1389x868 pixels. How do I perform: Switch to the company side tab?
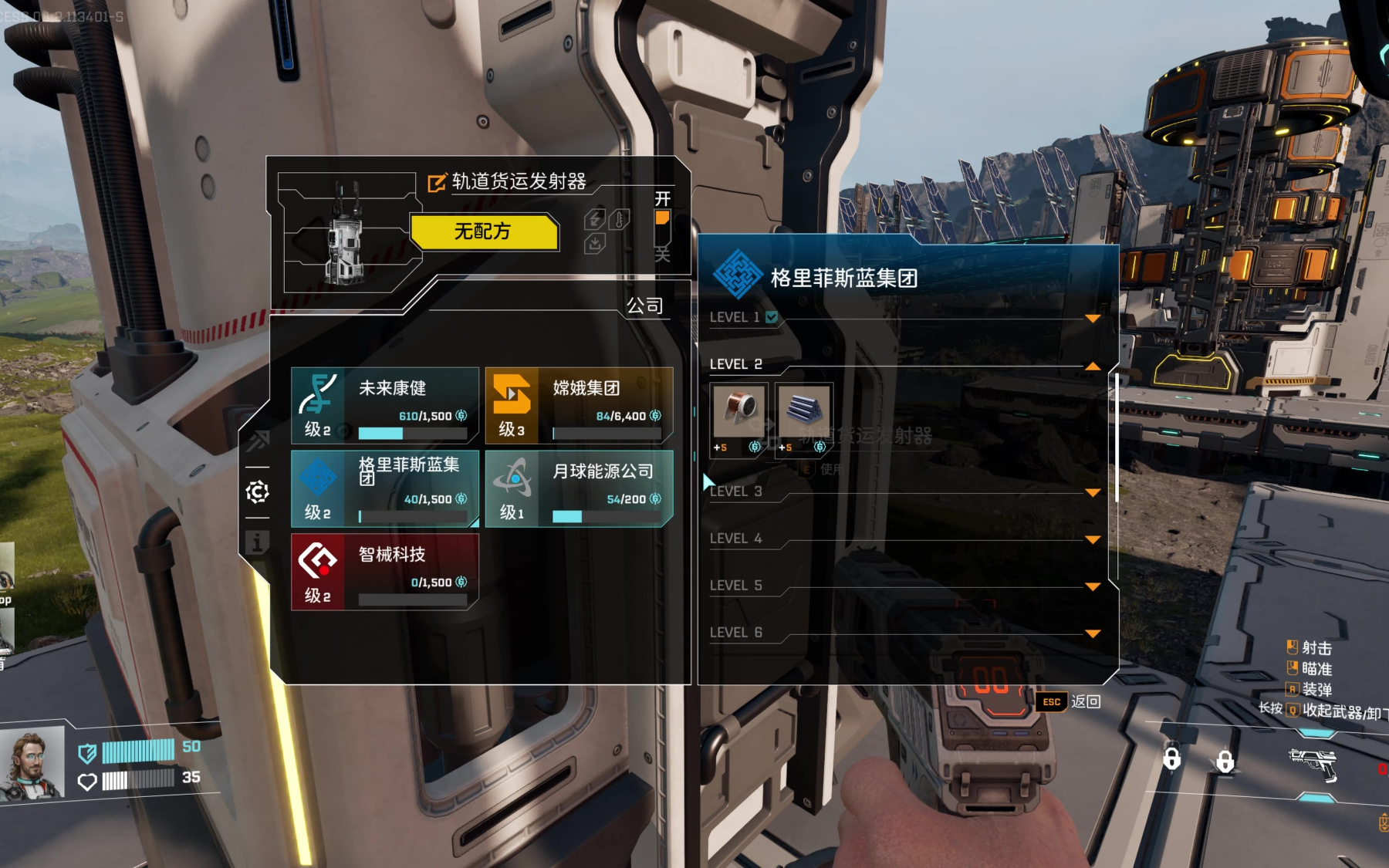pyautogui.click(x=257, y=491)
